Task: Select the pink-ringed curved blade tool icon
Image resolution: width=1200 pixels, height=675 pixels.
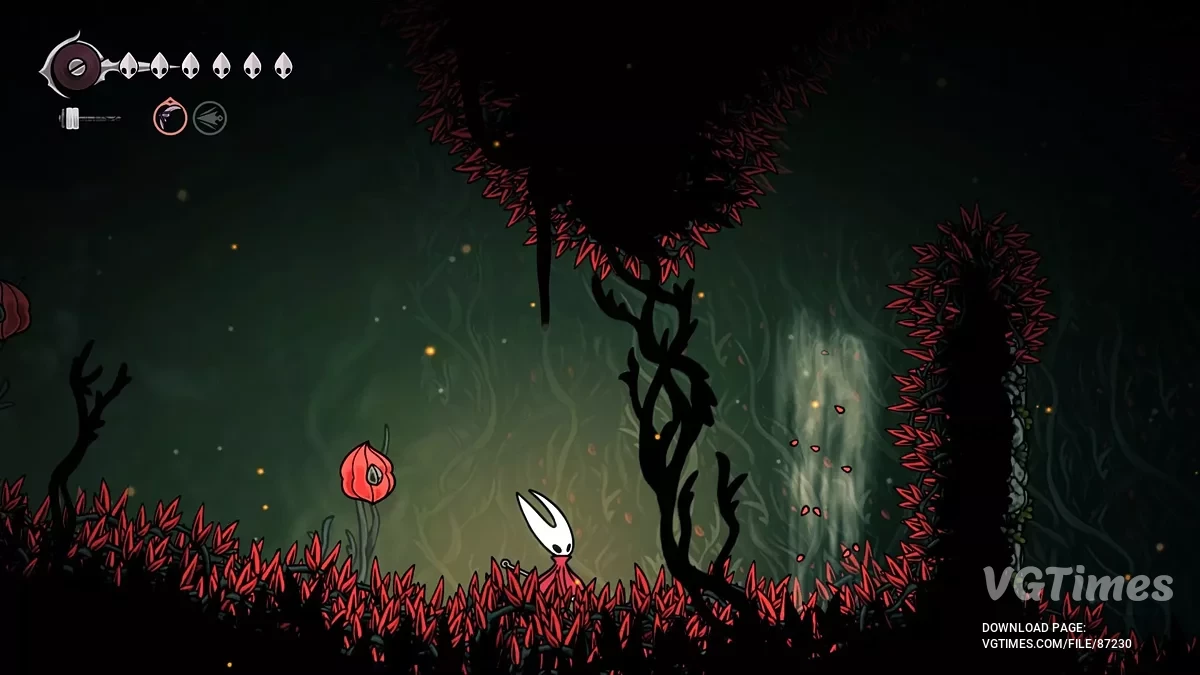Action: click(x=170, y=118)
